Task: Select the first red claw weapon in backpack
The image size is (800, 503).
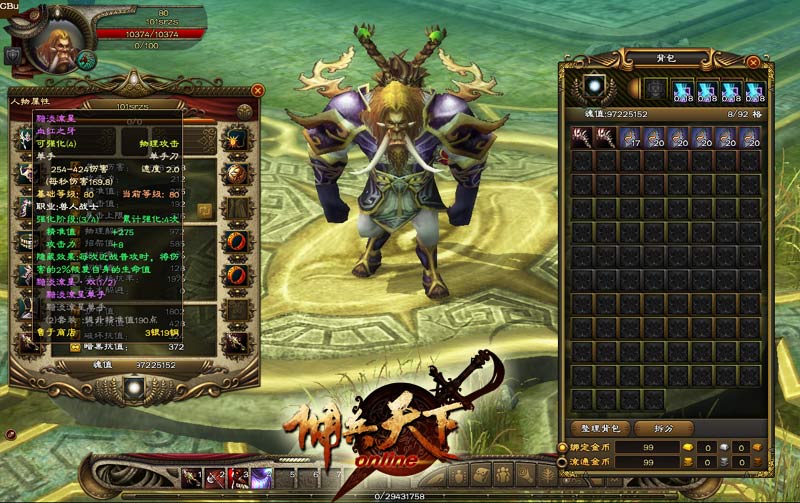Action: pos(582,136)
